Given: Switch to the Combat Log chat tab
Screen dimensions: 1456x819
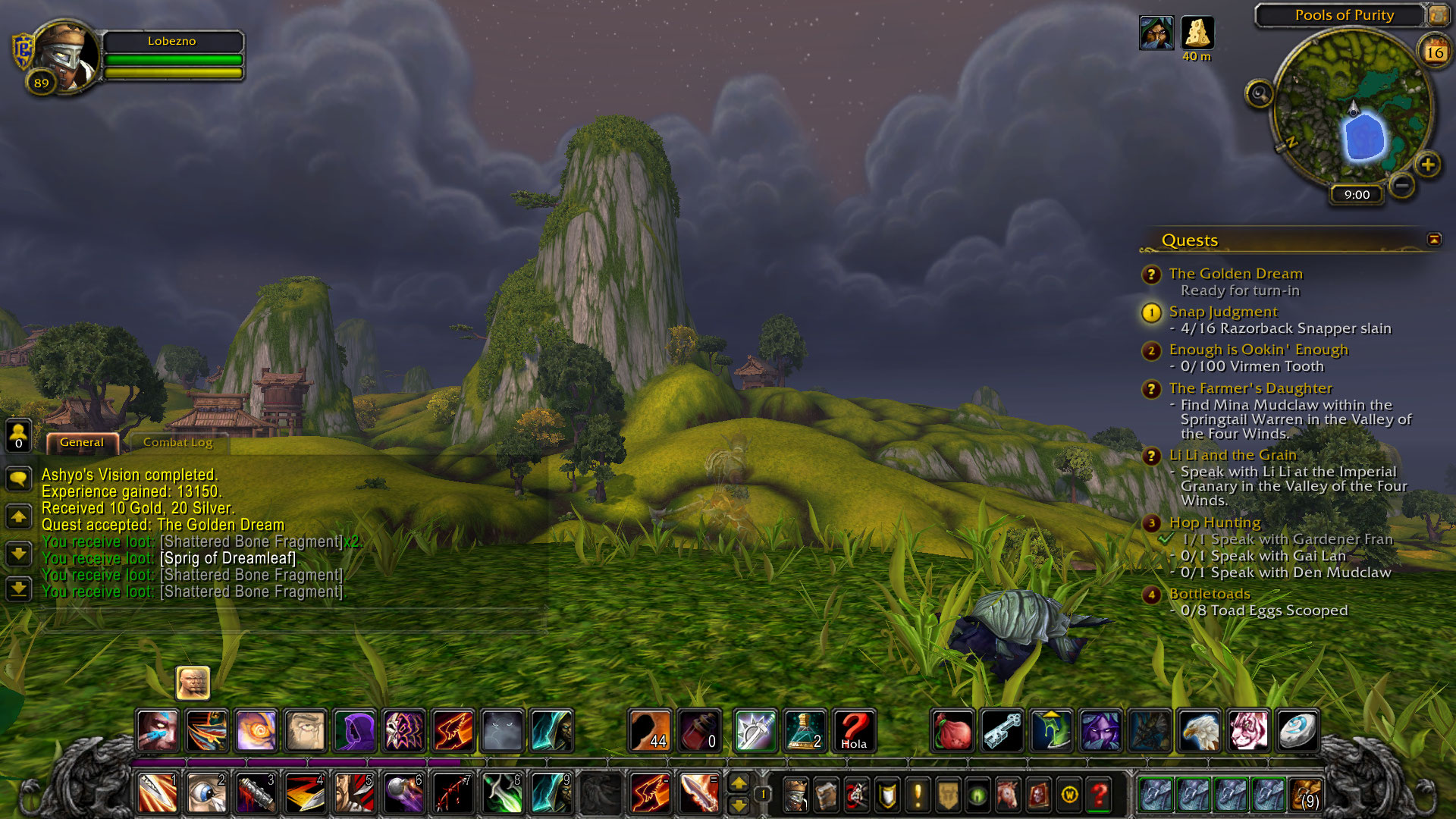Looking at the screenshot, I should tap(178, 443).
